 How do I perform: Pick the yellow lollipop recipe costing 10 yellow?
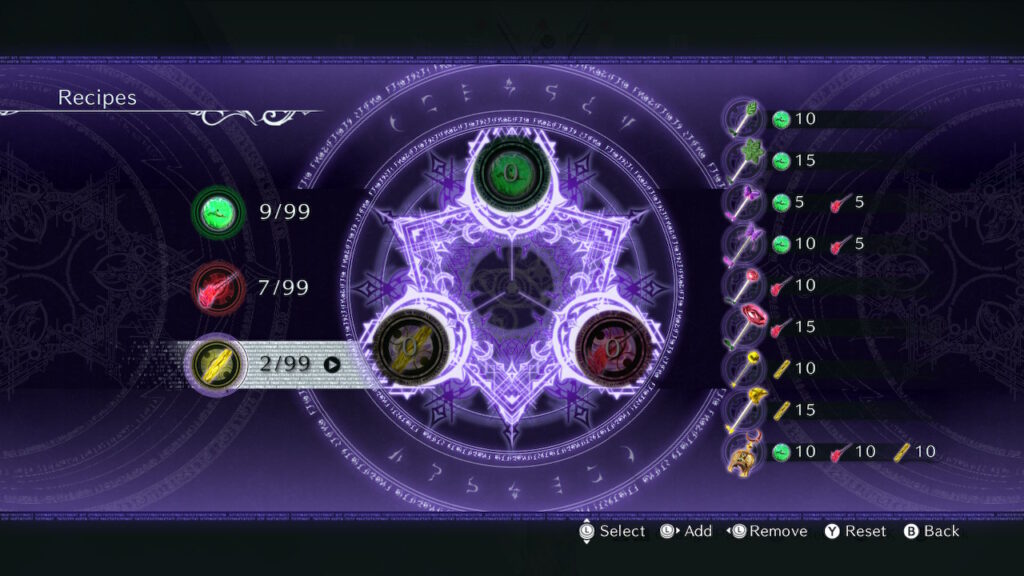744,368
